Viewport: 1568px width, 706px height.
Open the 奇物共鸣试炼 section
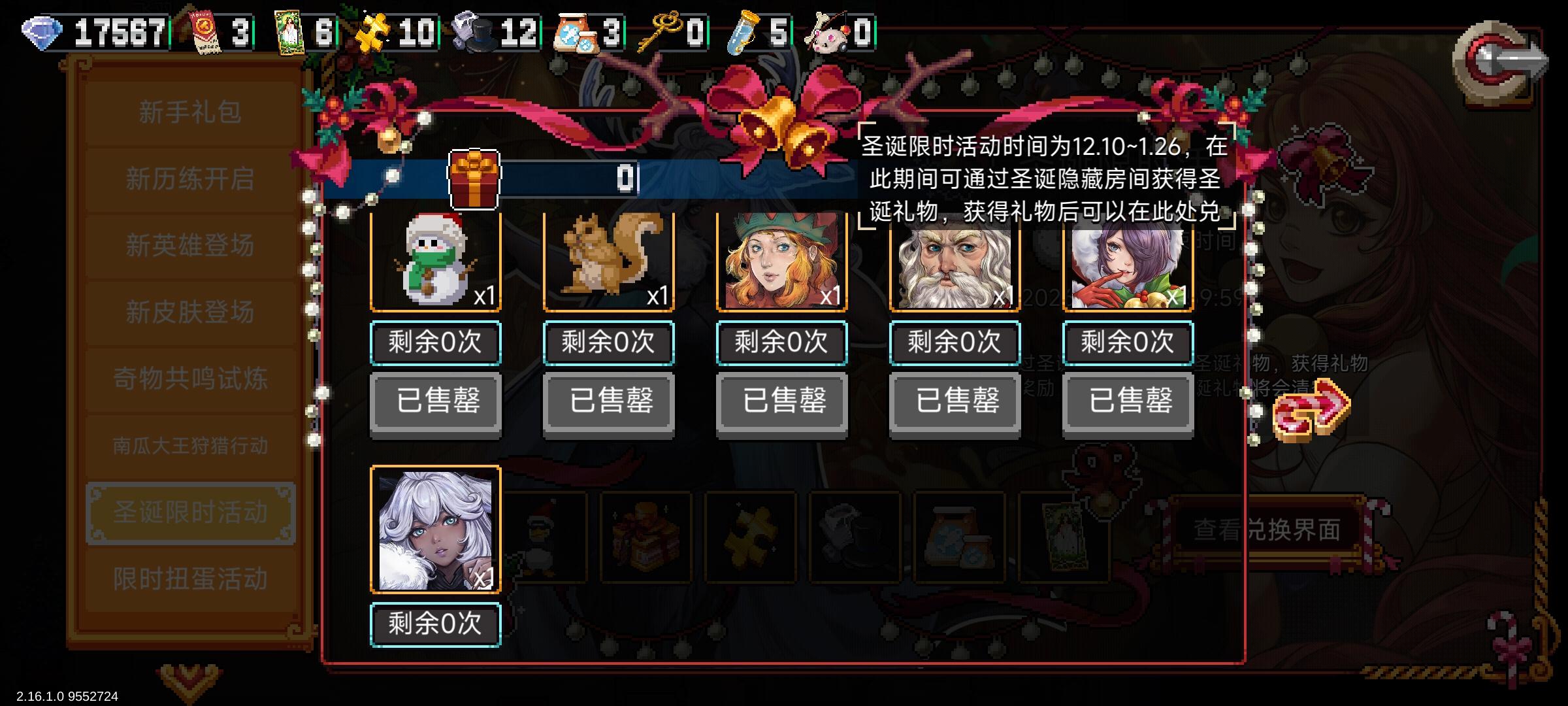click(190, 378)
